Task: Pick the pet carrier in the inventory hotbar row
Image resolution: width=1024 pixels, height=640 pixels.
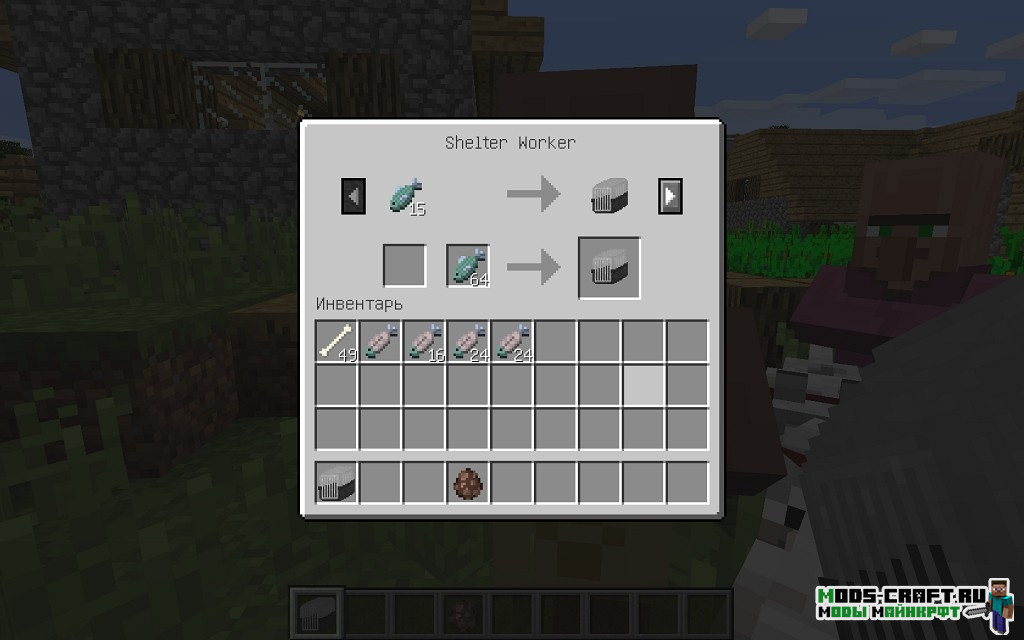Action: click(337, 483)
